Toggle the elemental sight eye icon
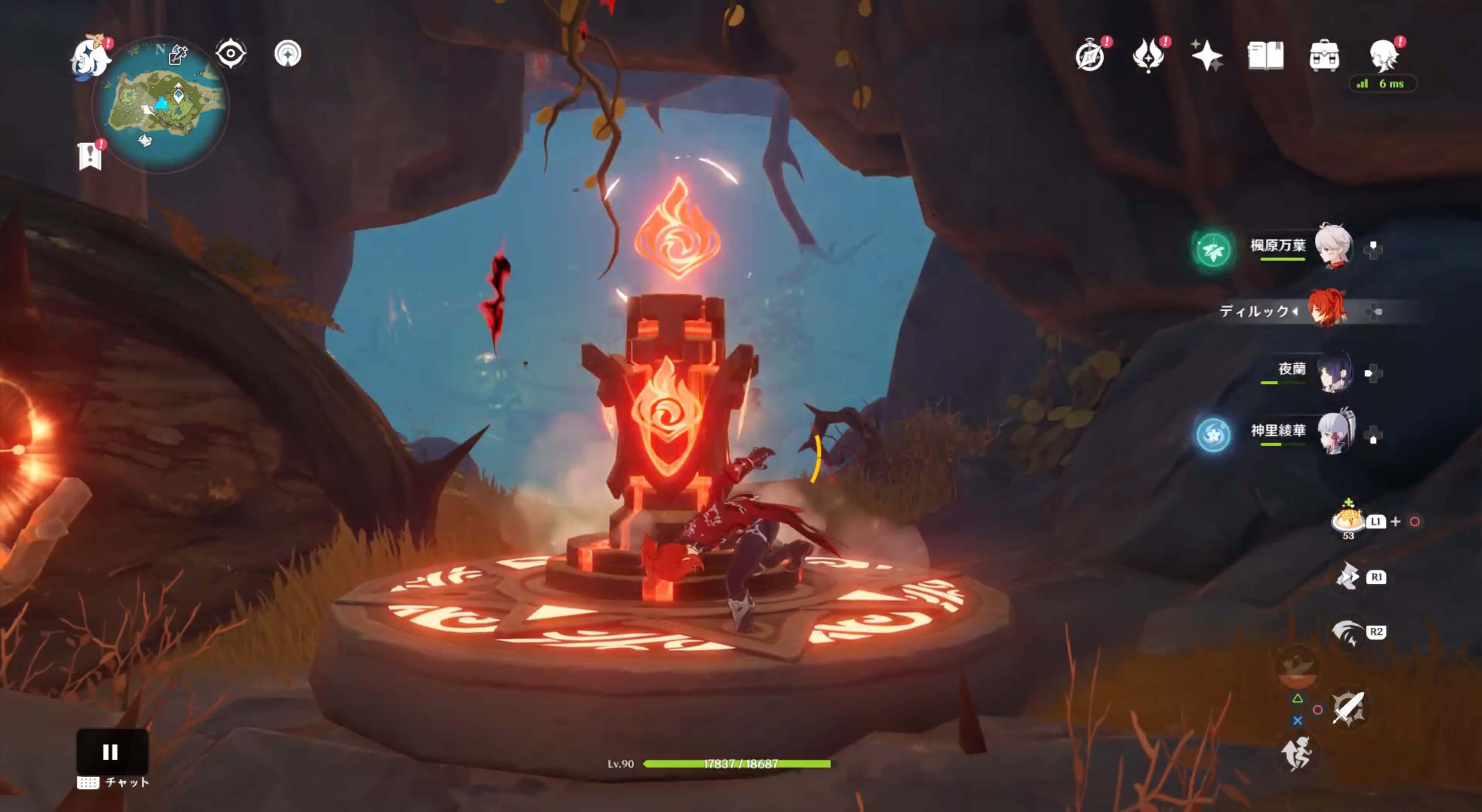The width and height of the screenshot is (1482, 812). pos(231,54)
